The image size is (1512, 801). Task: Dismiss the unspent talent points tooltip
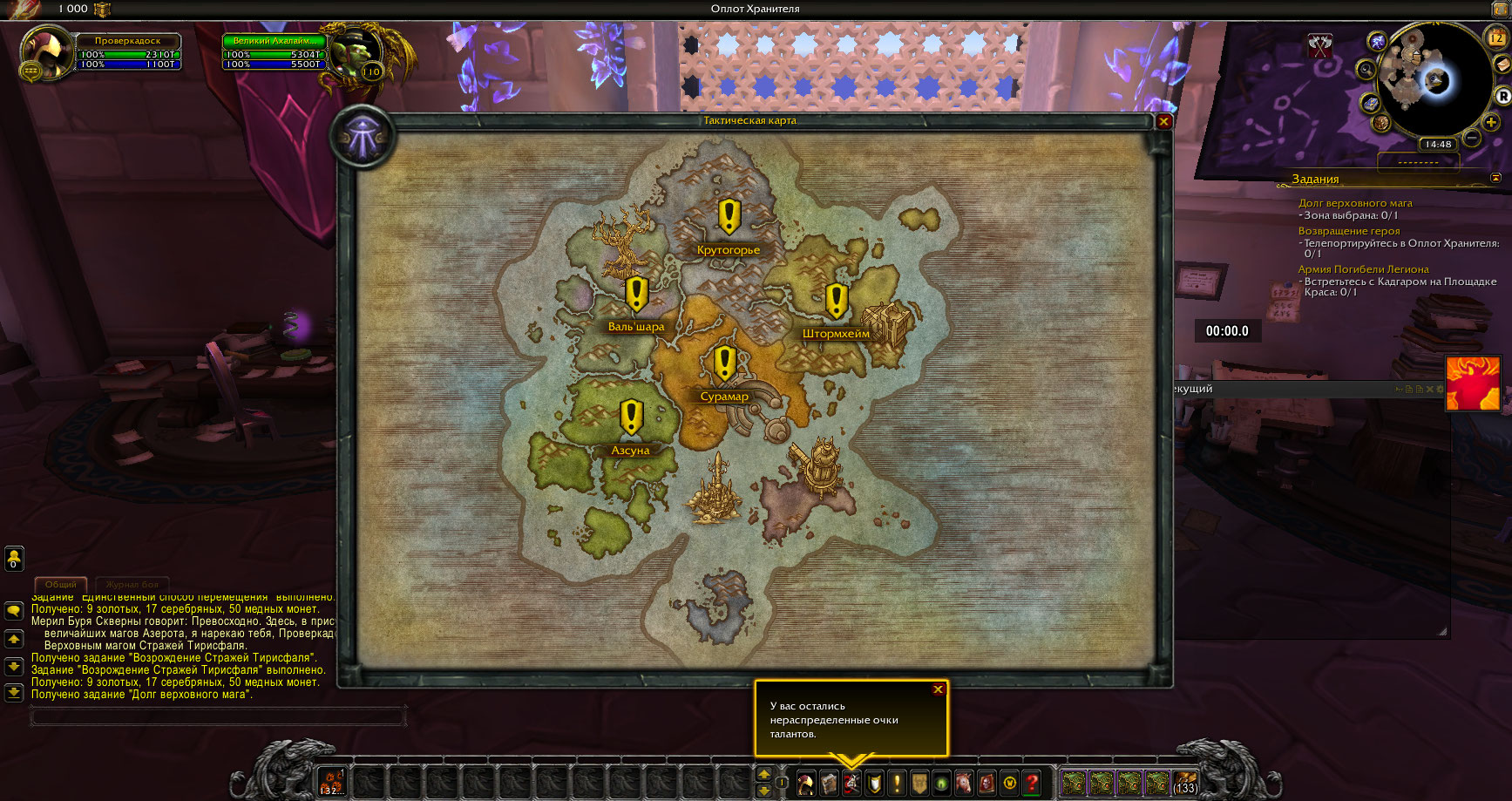pos(938,689)
